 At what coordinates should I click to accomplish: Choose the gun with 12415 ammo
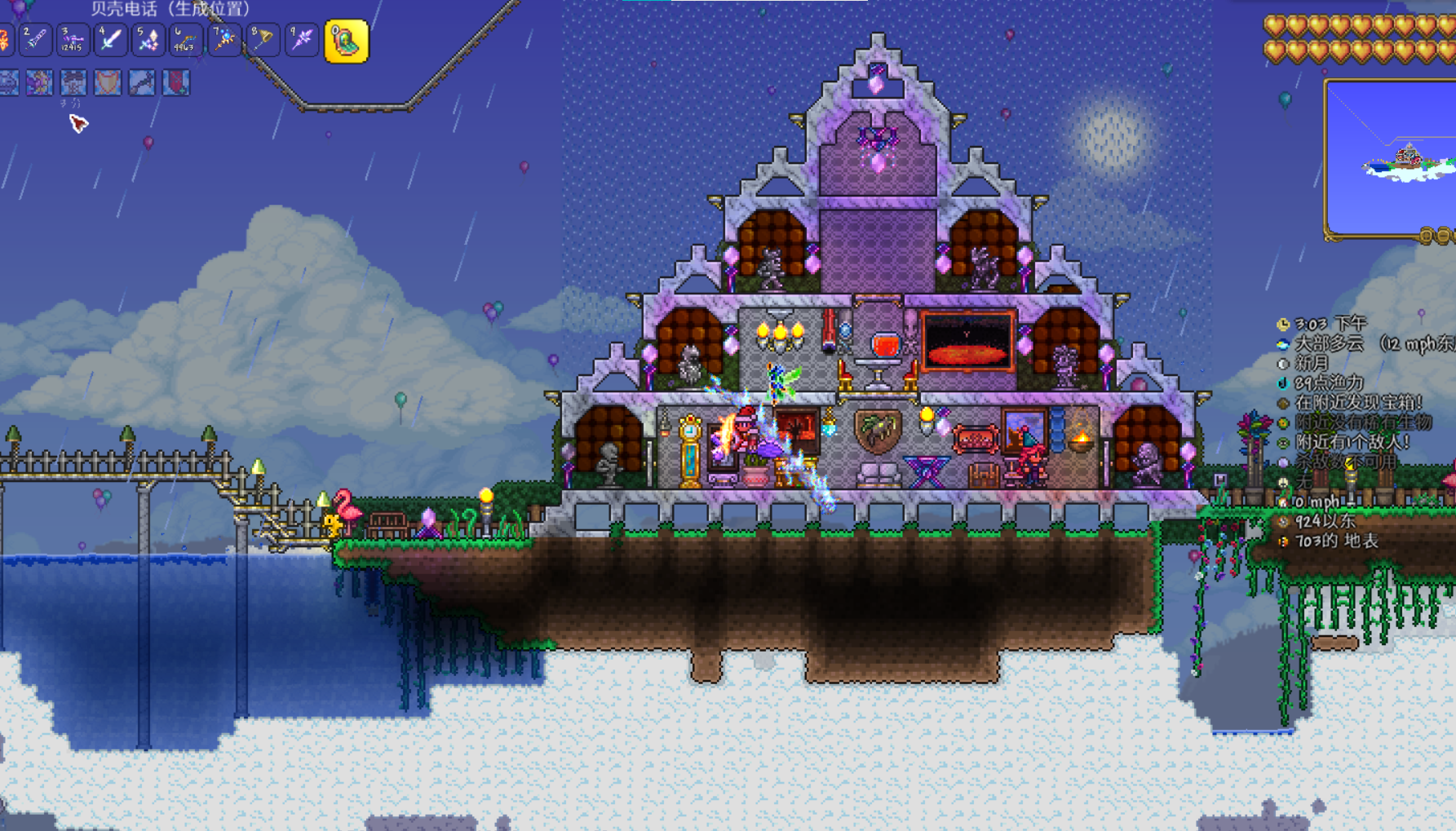[72, 39]
